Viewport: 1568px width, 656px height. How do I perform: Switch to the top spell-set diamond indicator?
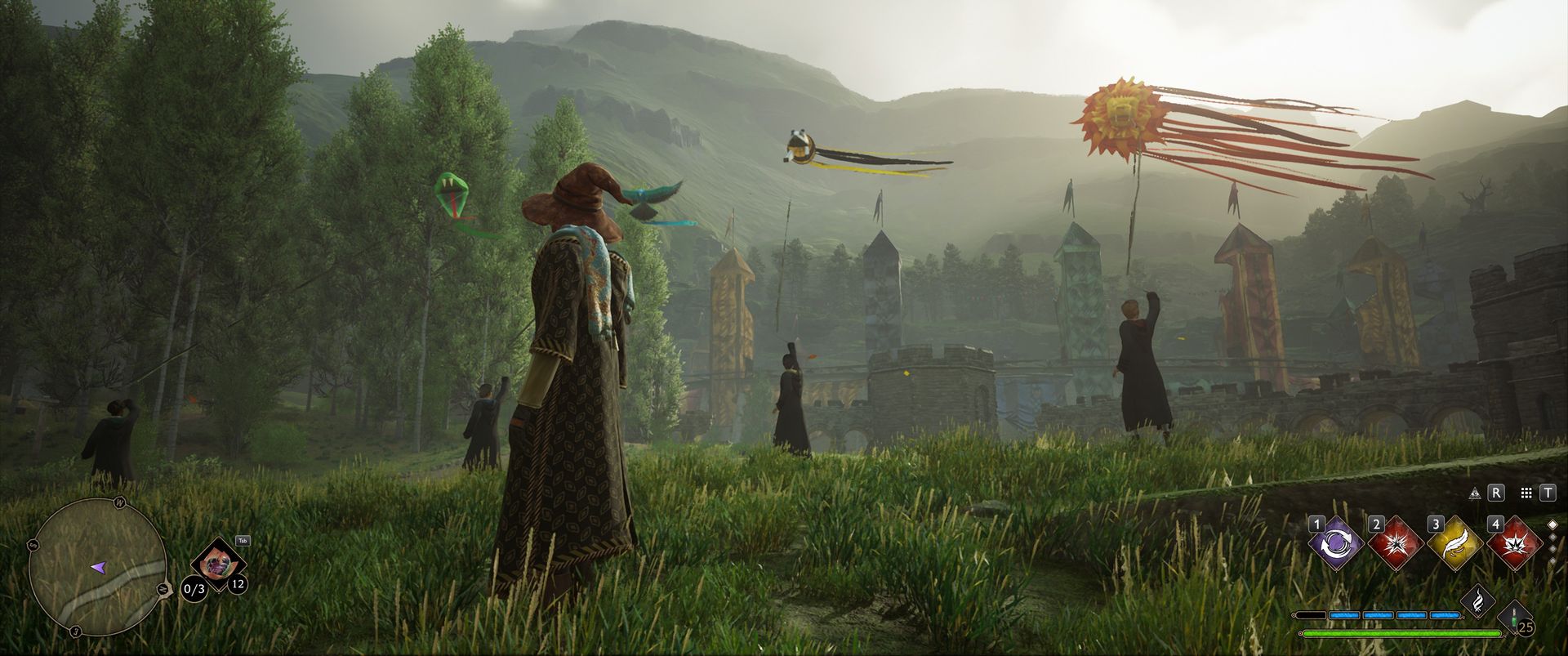(x=1552, y=524)
